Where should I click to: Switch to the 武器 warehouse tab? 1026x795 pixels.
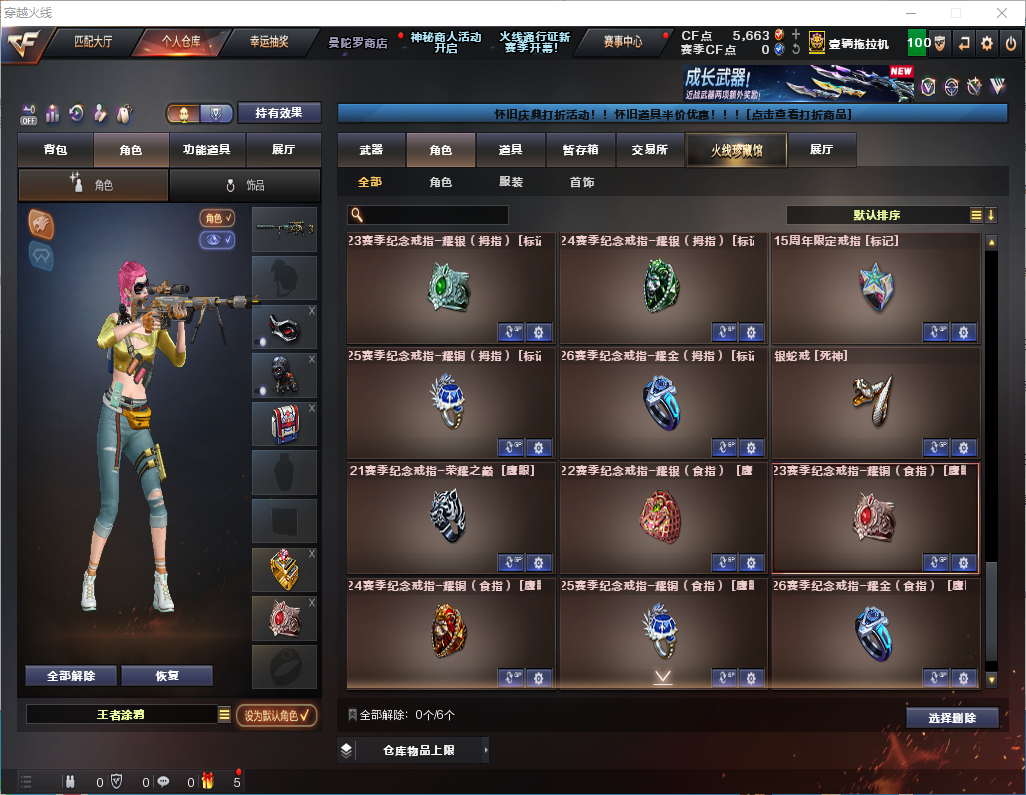[371, 150]
